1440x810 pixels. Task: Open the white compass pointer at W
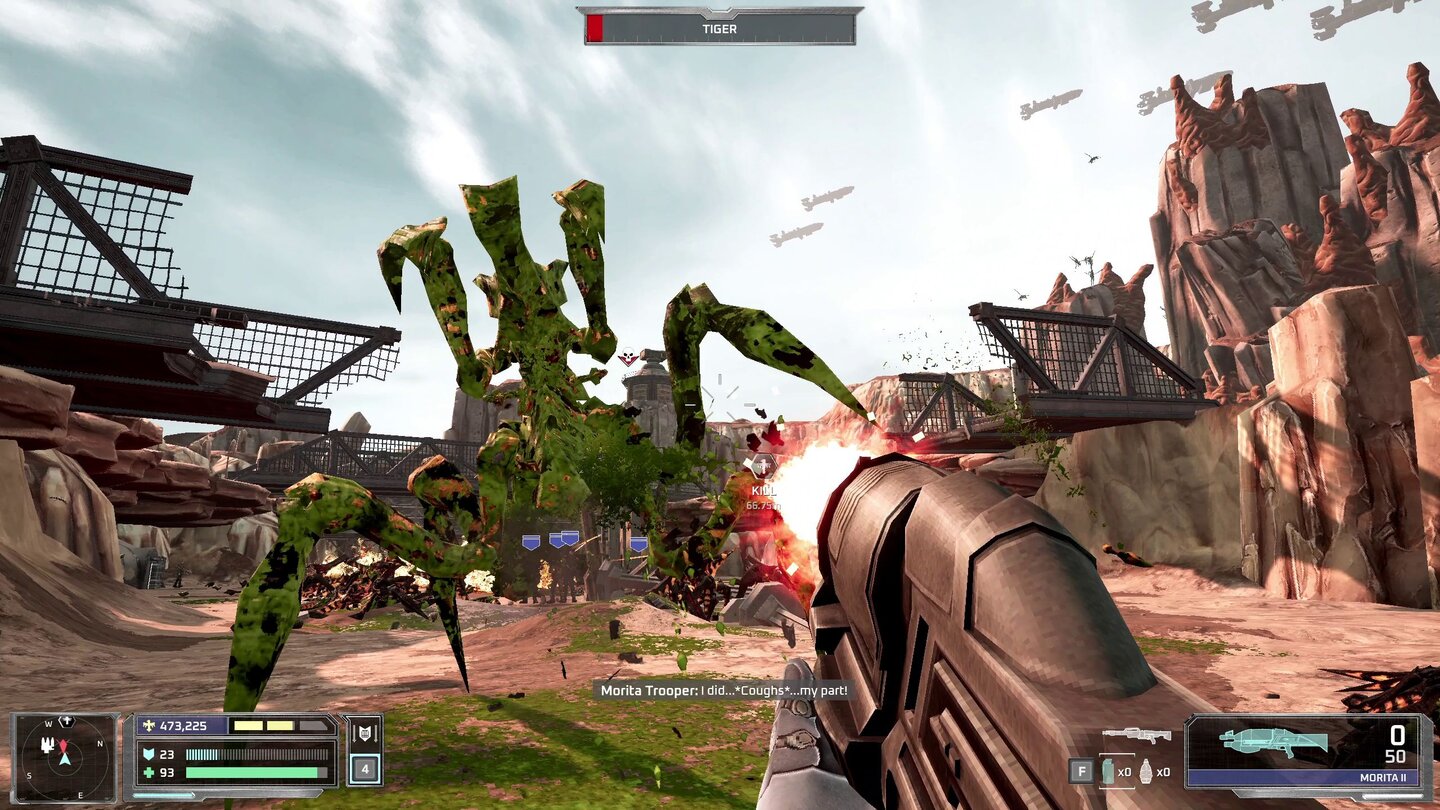pos(66,720)
